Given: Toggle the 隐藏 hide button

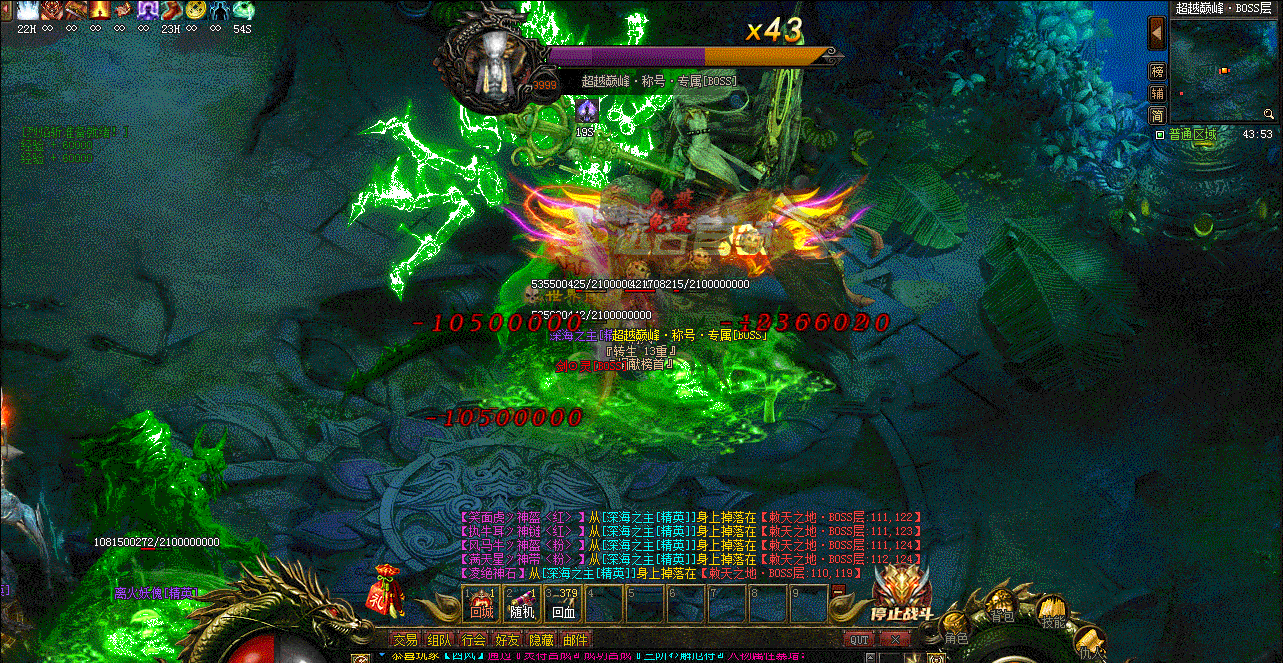Looking at the screenshot, I should click(x=541, y=640).
